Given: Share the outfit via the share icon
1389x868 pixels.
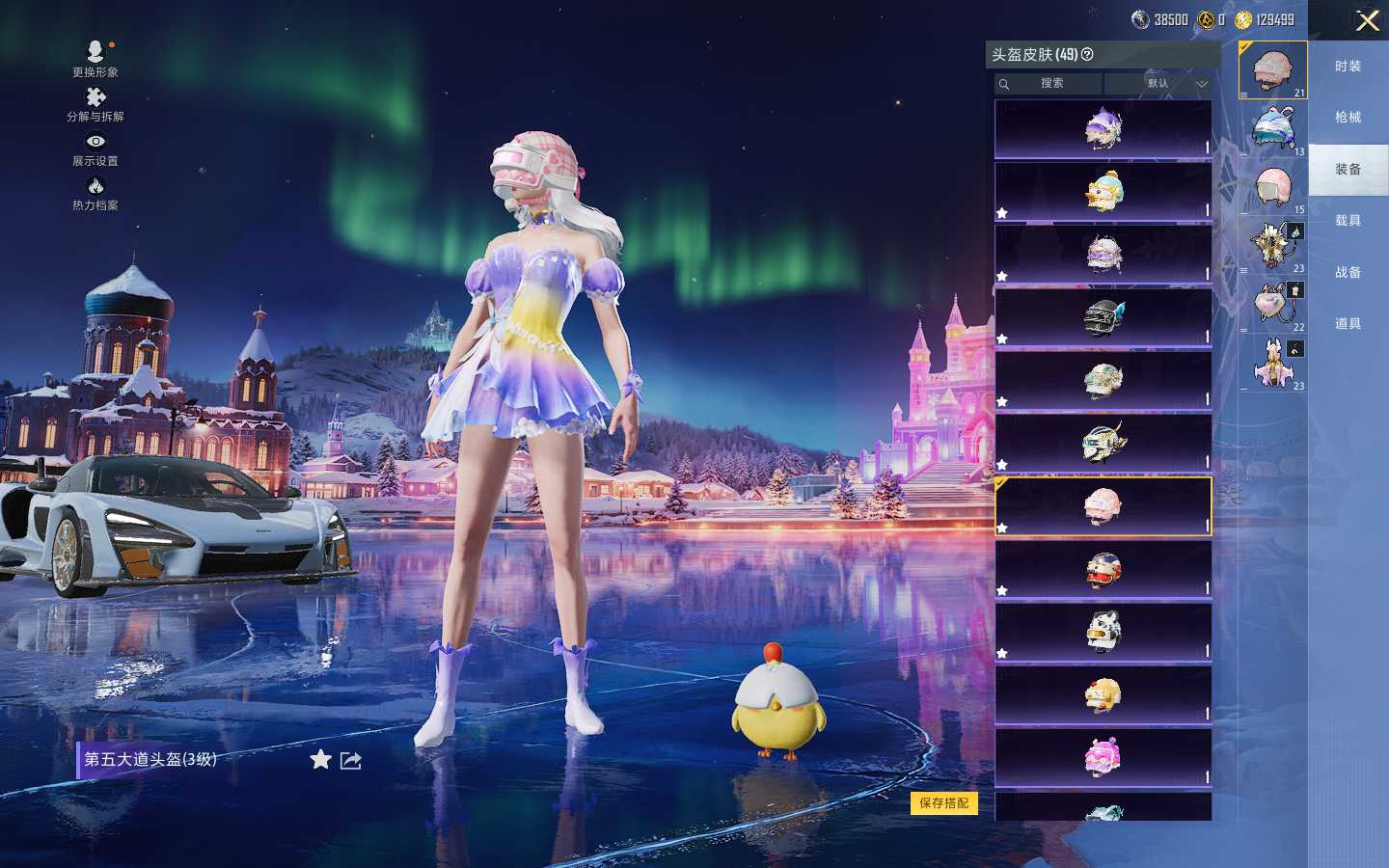Looking at the screenshot, I should pyautogui.click(x=351, y=761).
